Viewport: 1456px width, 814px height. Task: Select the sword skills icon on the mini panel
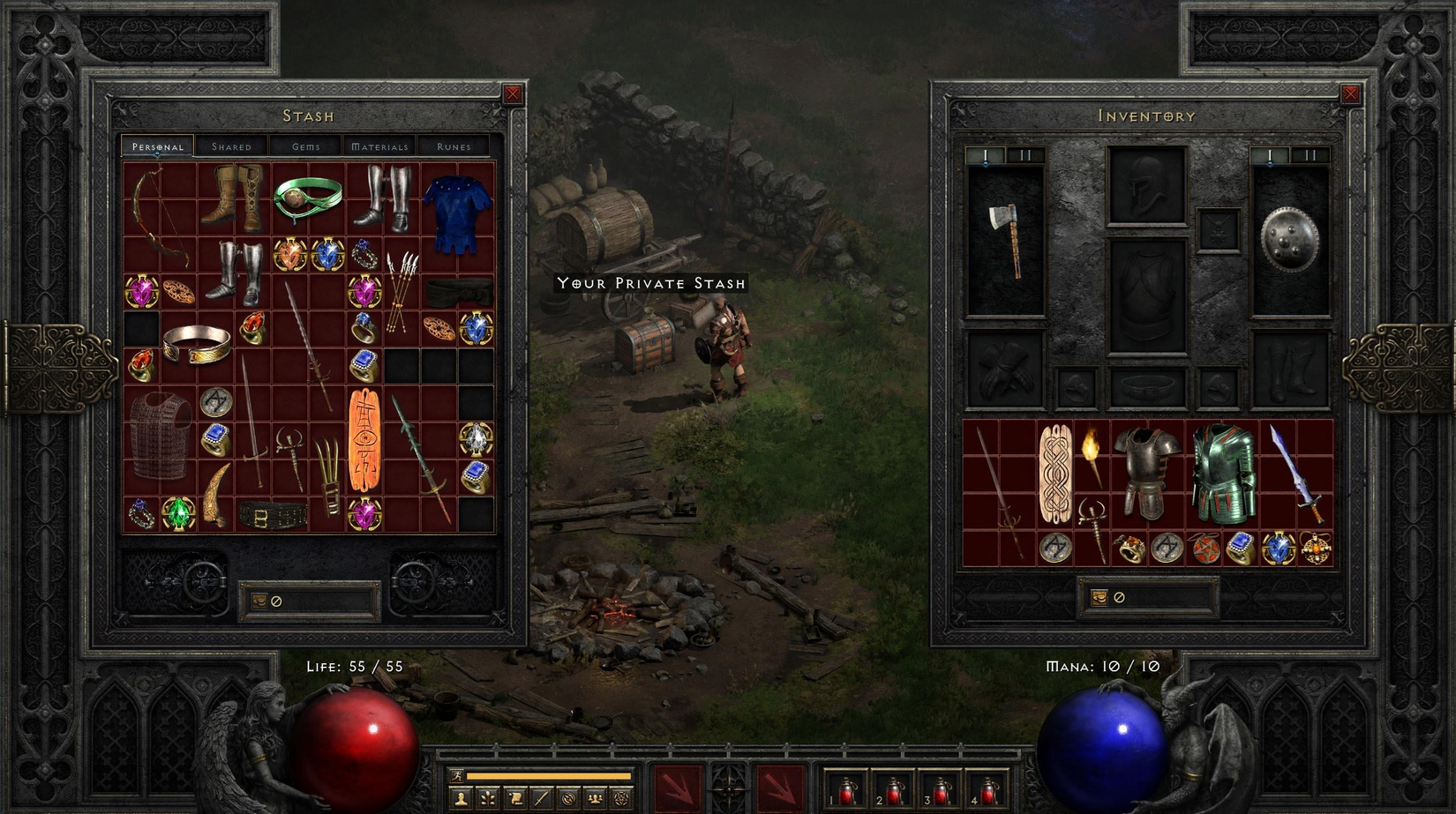pyautogui.click(x=542, y=799)
